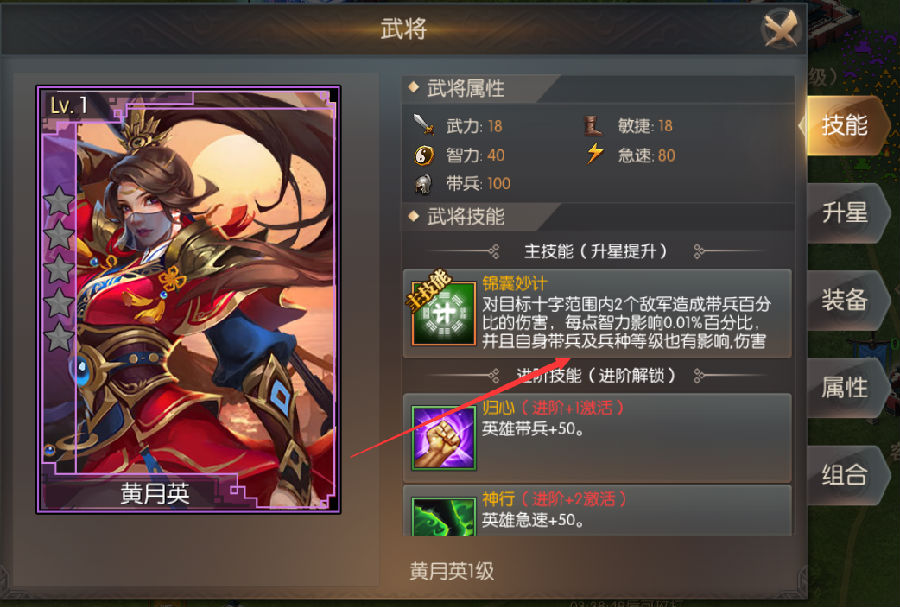Select the 黄月英 hero card
The height and width of the screenshot is (607, 900).
point(189,299)
